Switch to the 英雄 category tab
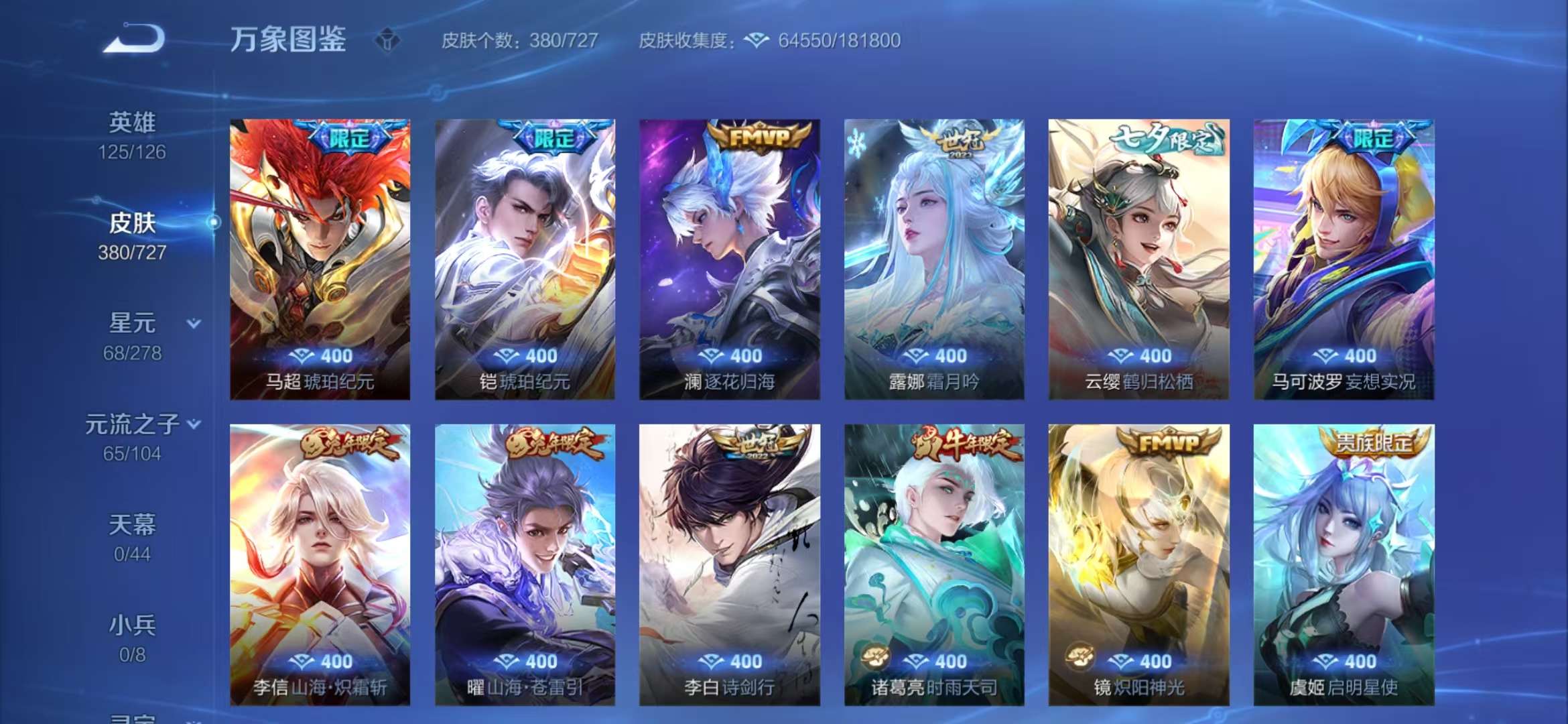The image size is (1568, 724). pos(133,122)
